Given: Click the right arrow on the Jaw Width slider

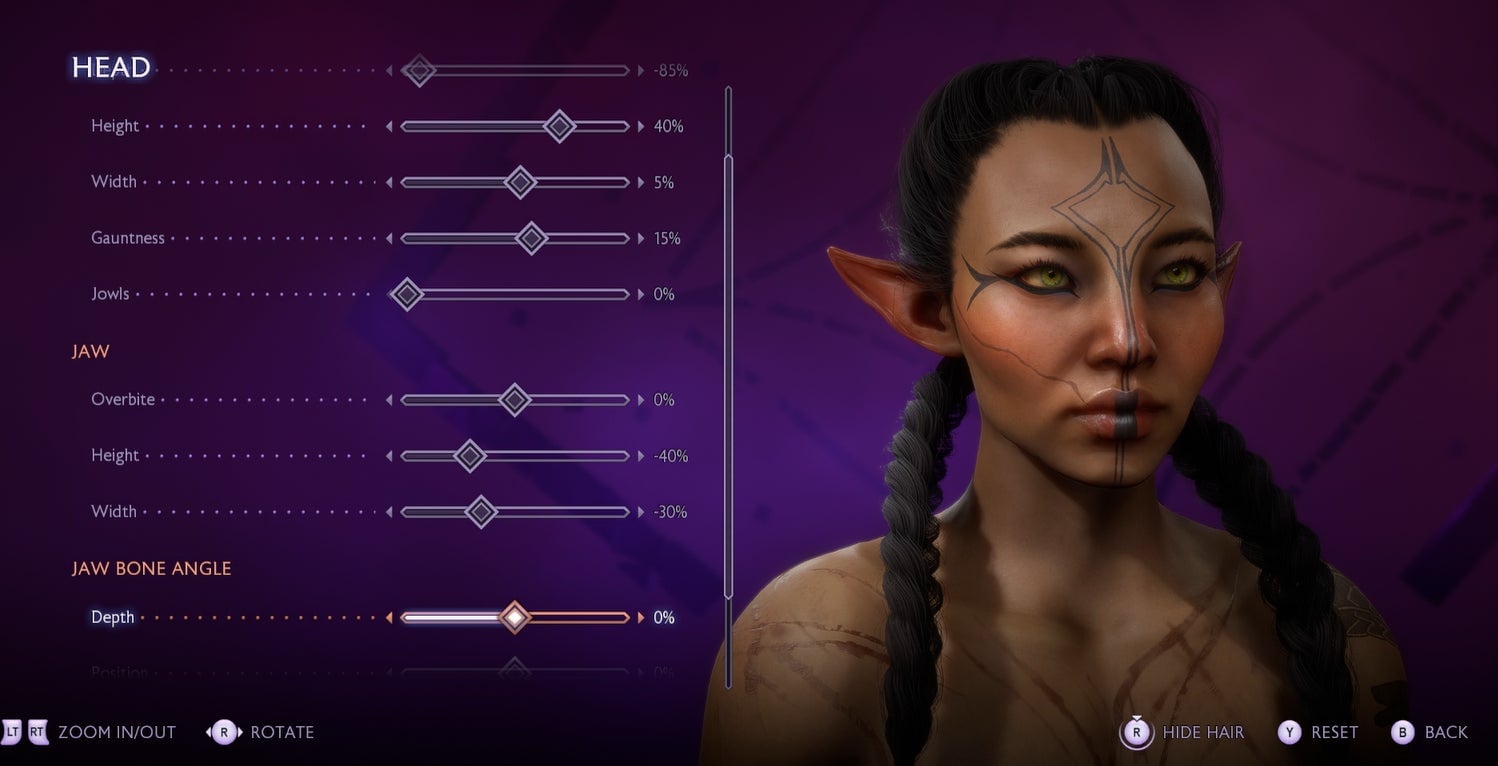Looking at the screenshot, I should click(639, 511).
